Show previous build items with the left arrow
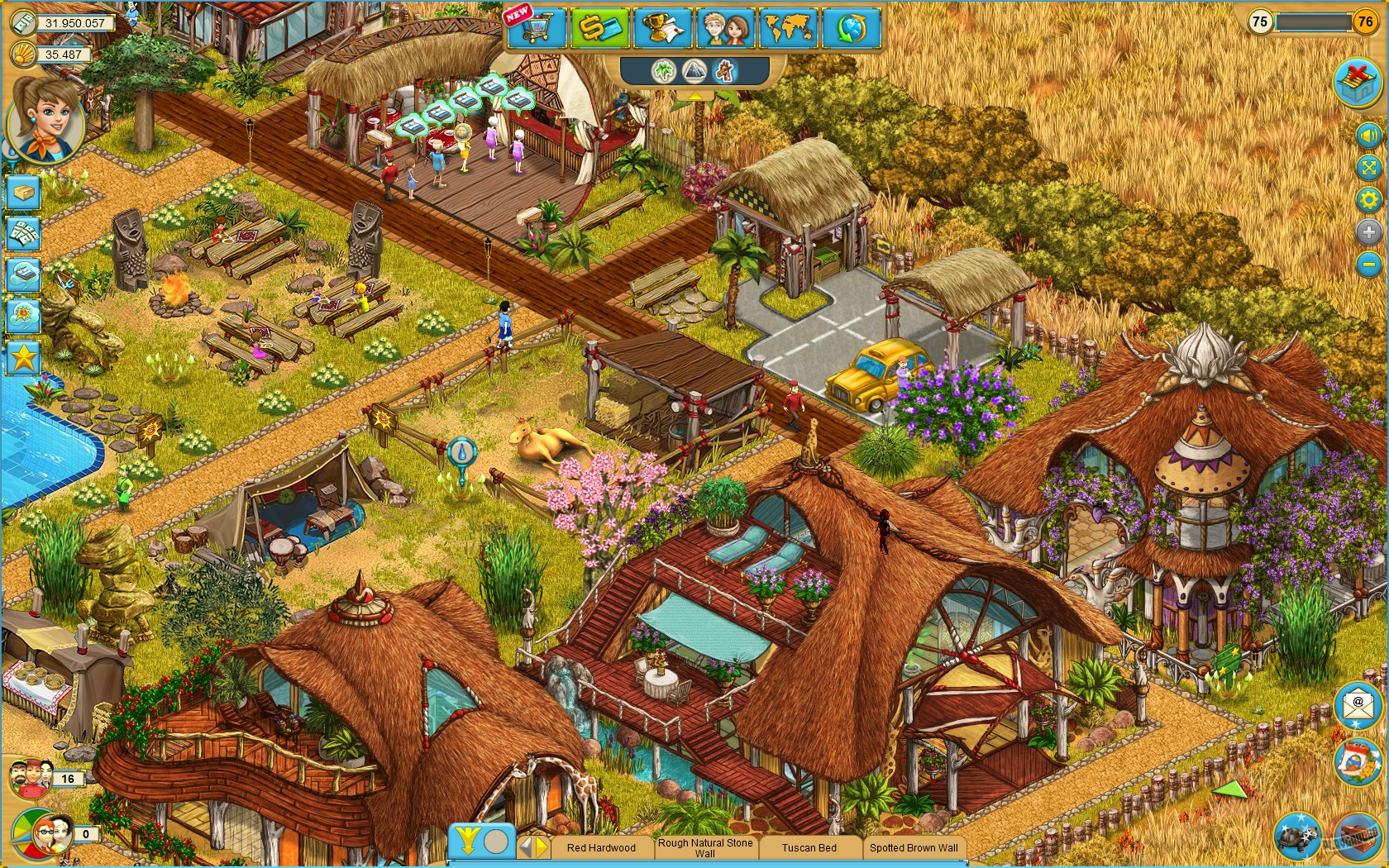Screen dimensions: 1389x868 [x=527, y=847]
